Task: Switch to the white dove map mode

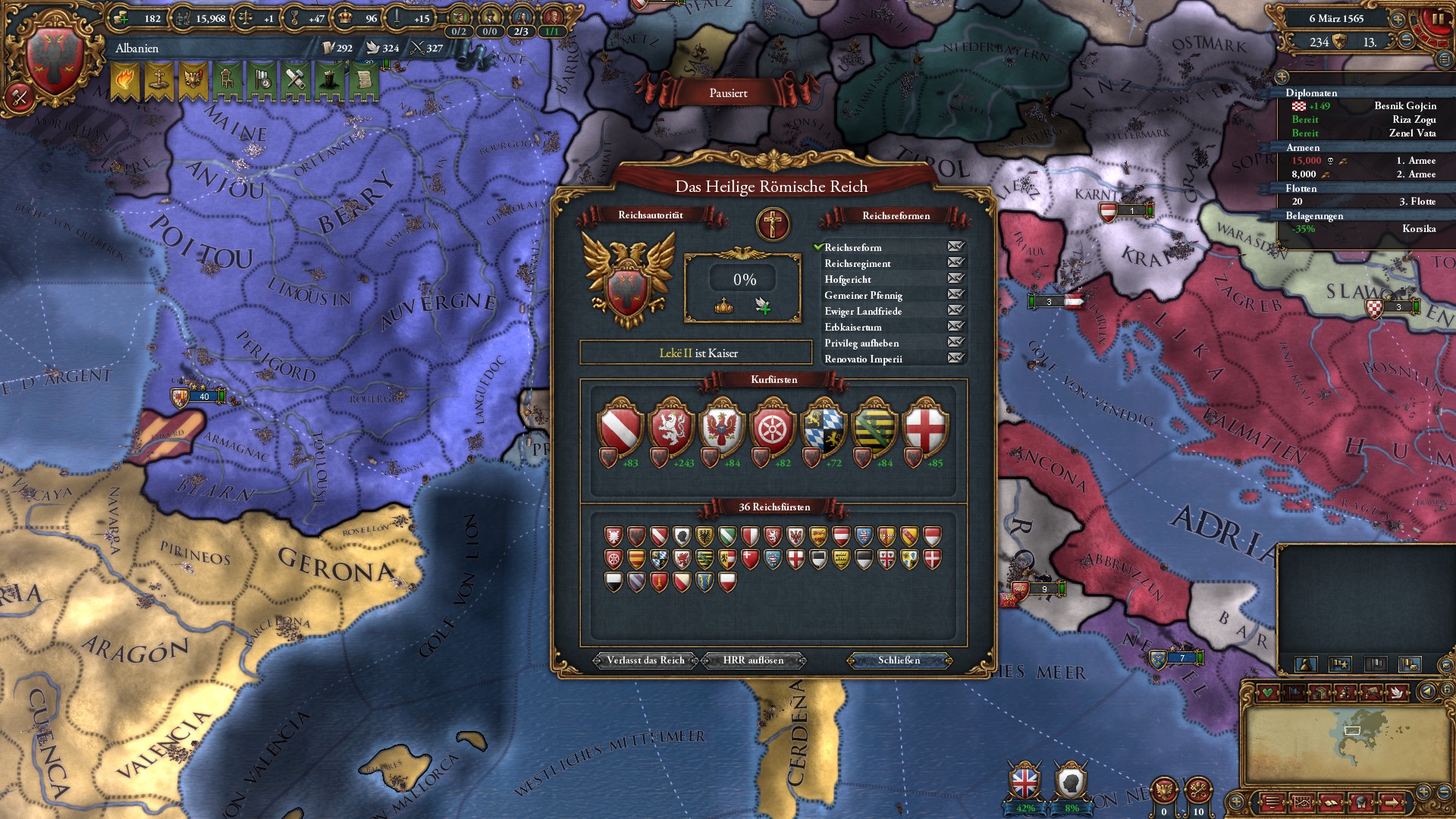Action: 1397,692
